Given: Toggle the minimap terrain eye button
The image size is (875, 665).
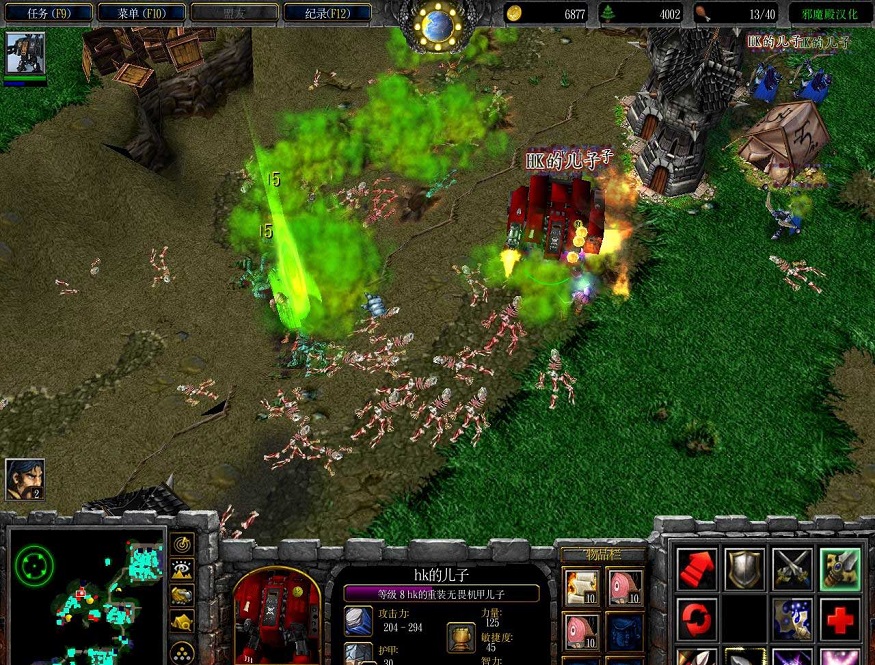Looking at the screenshot, I should (183, 570).
